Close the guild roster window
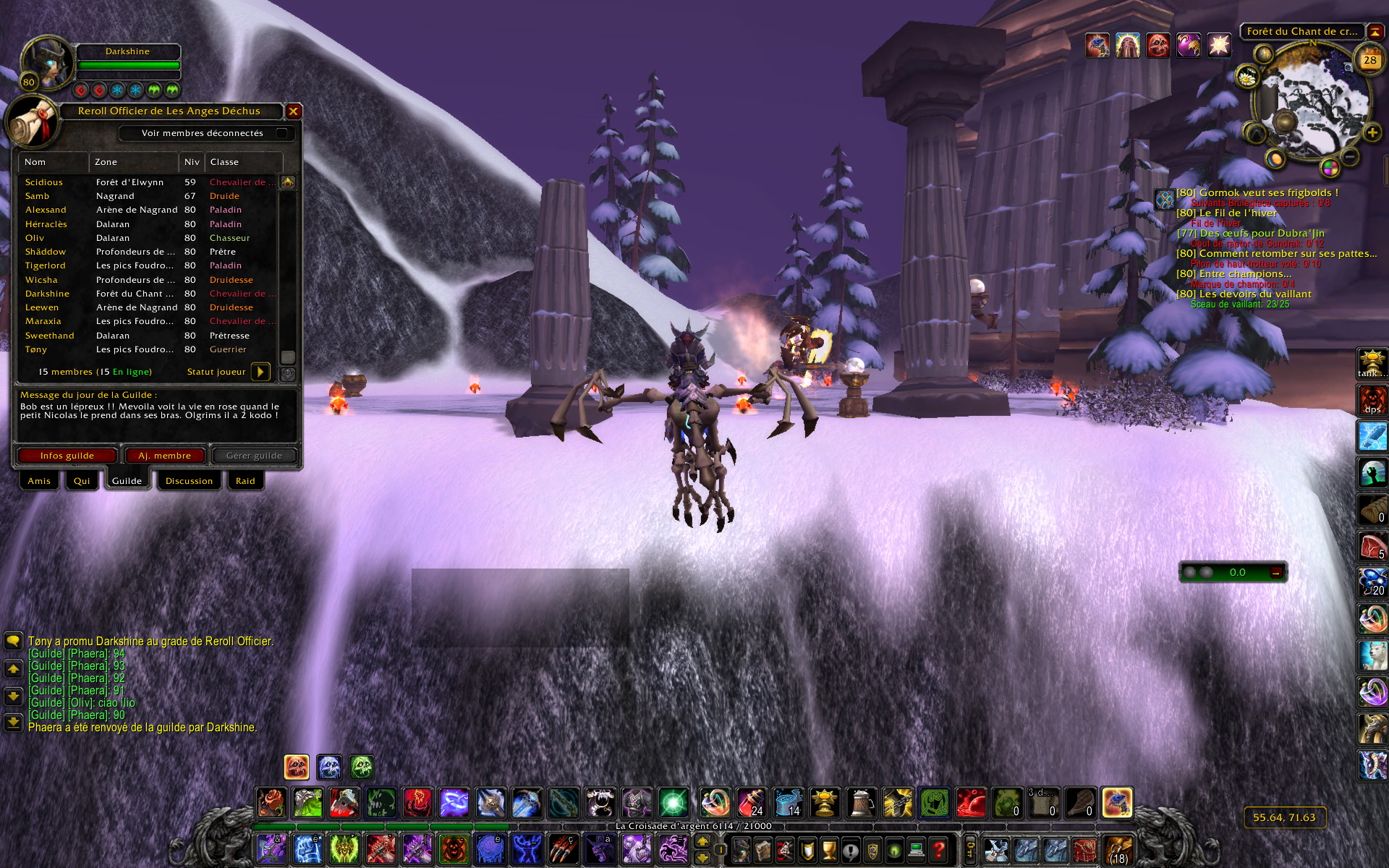 (x=293, y=111)
